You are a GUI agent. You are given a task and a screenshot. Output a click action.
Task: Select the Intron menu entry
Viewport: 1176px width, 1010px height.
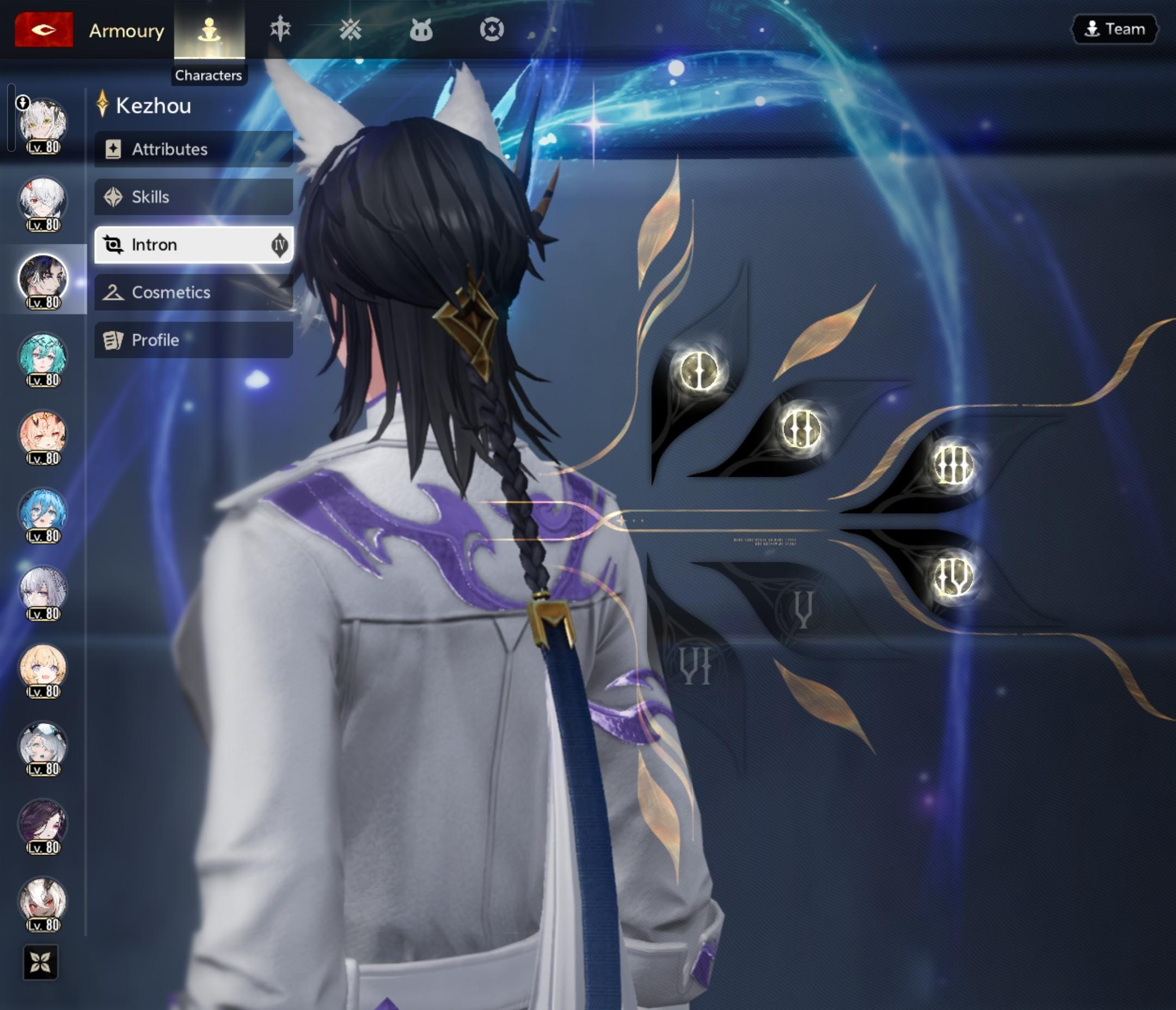click(193, 244)
